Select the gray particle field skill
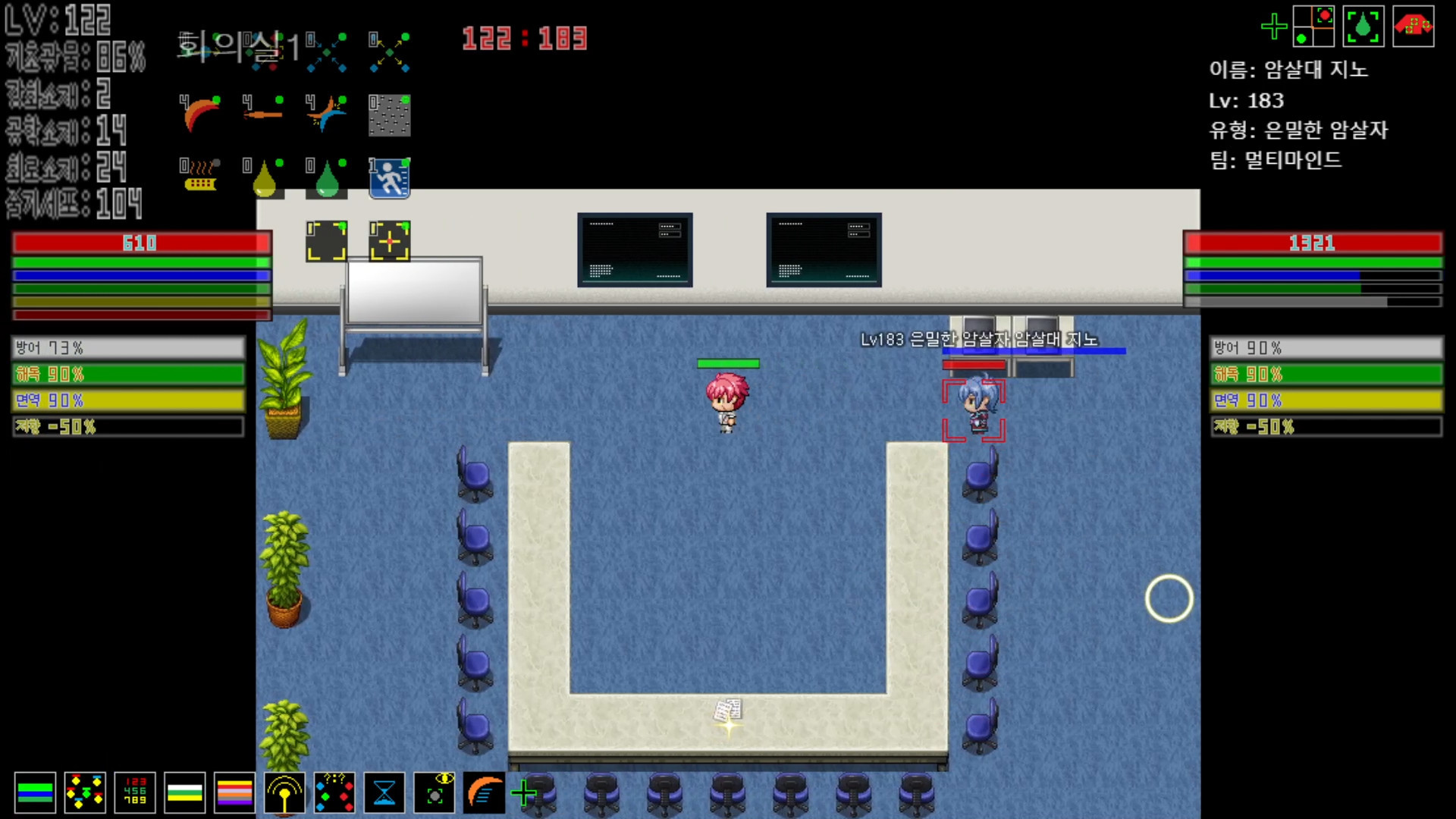The height and width of the screenshot is (819, 1456). [x=388, y=114]
